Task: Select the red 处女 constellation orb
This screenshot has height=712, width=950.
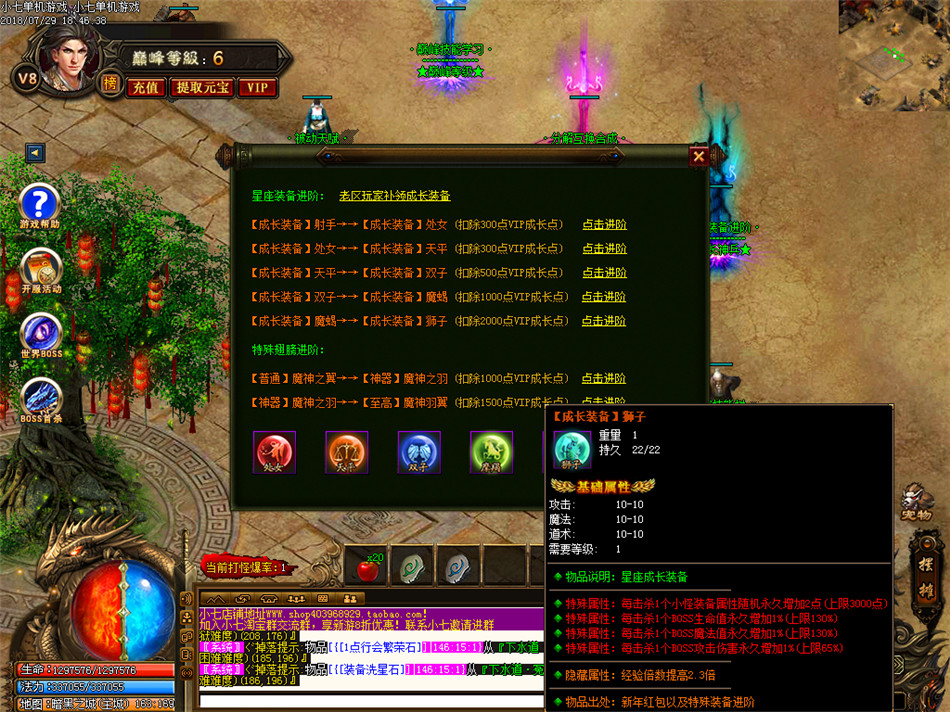Action: 274,452
